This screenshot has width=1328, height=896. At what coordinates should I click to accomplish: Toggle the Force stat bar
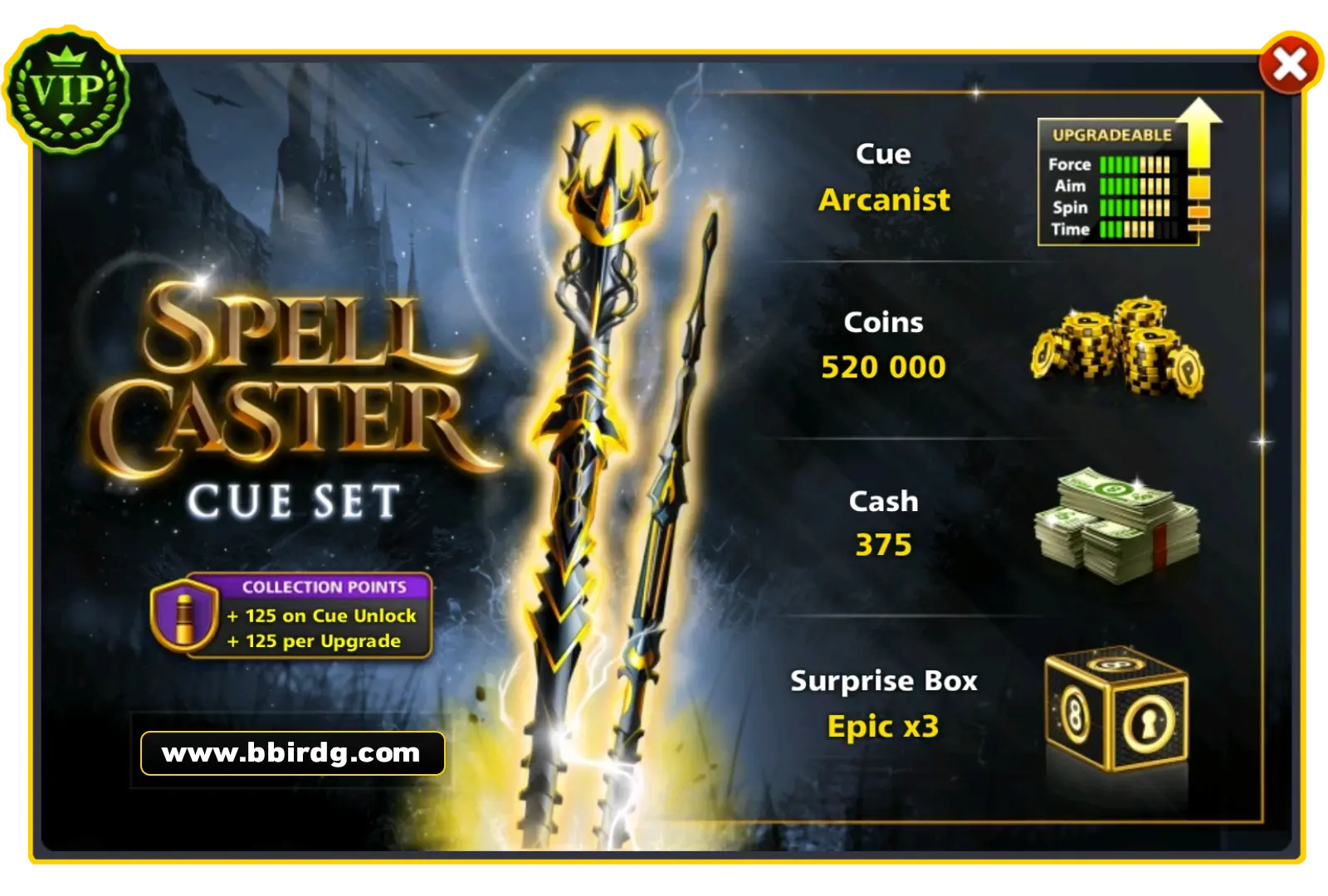coord(1133,165)
